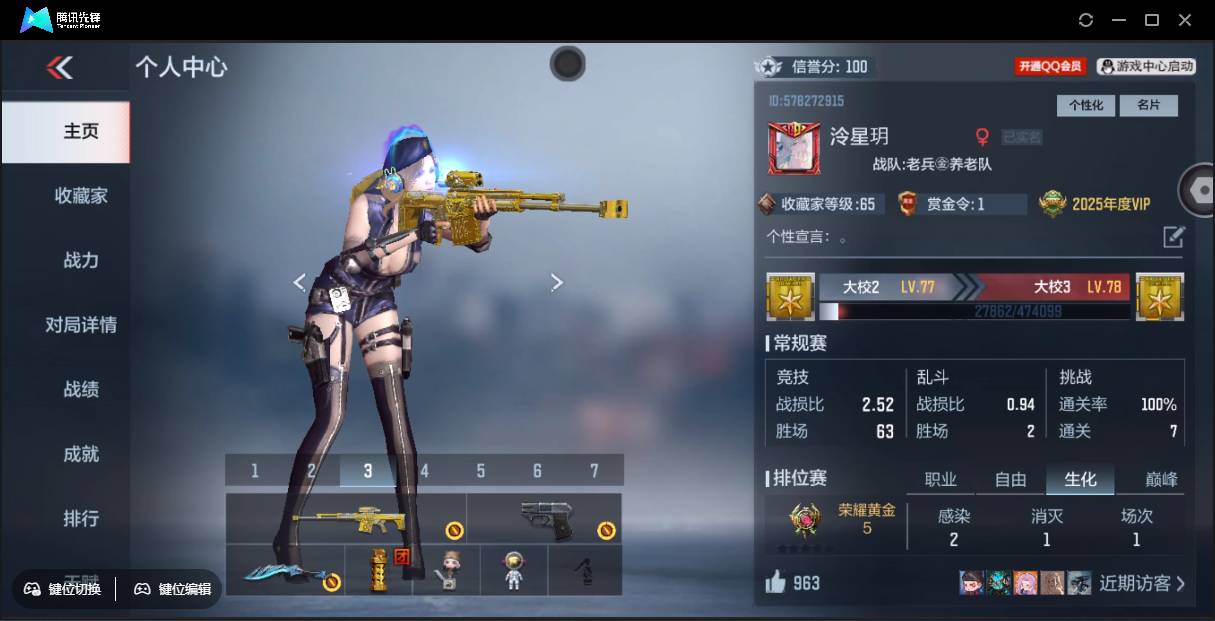The height and width of the screenshot is (621, 1215).
Task: Show the 成就 page
Action: pyautogui.click(x=81, y=454)
